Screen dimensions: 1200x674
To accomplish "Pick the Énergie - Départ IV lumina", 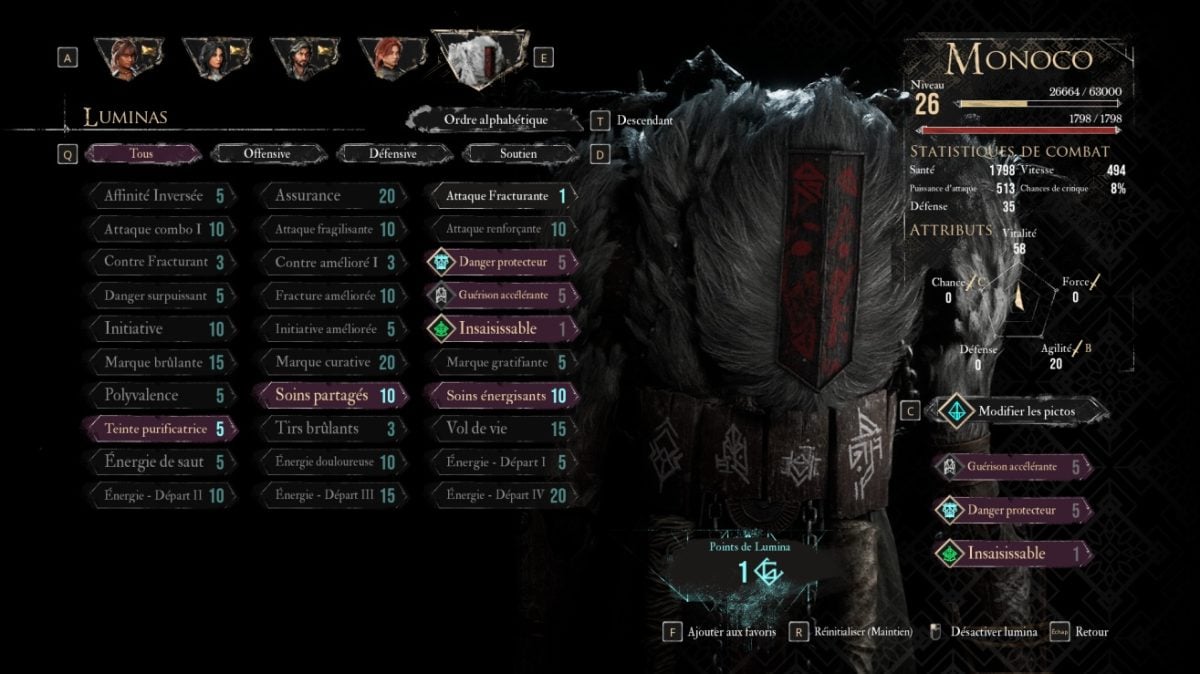I will point(501,494).
